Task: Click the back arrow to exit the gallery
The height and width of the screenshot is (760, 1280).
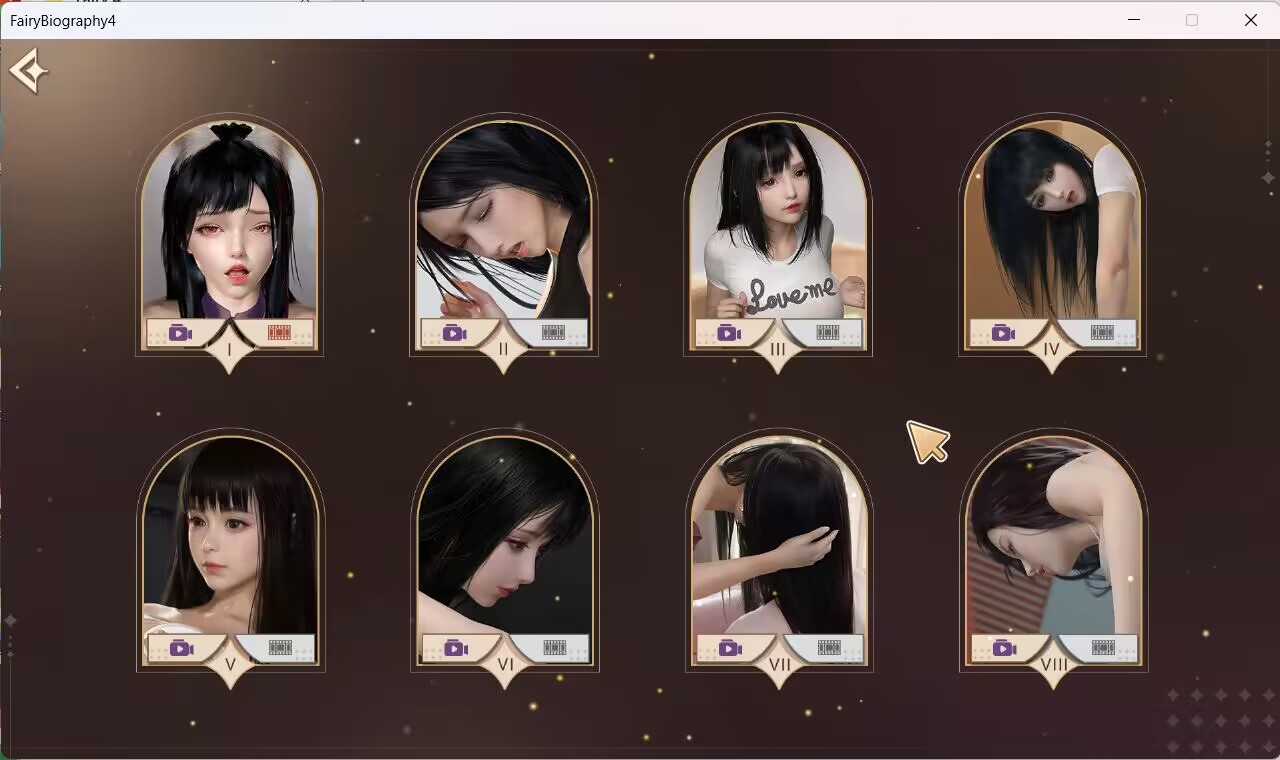Action: [x=29, y=70]
